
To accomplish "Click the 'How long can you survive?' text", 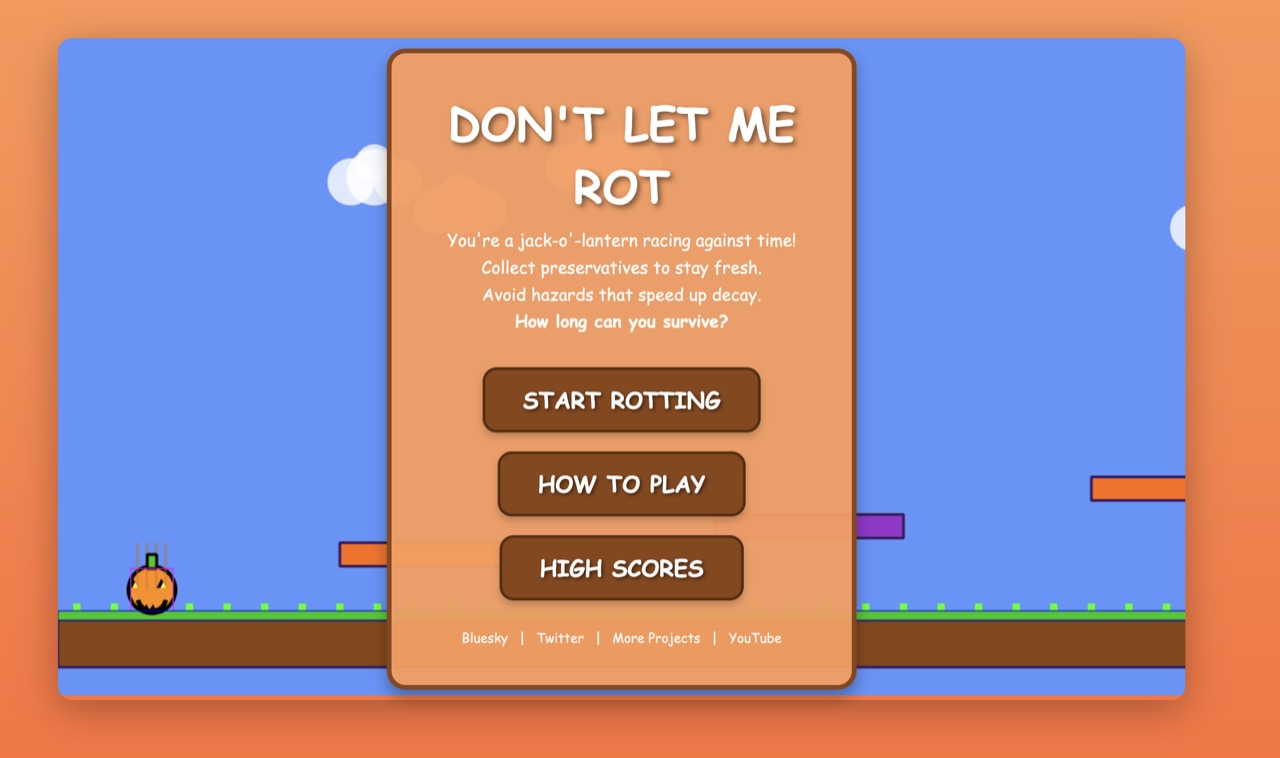I will [620, 322].
